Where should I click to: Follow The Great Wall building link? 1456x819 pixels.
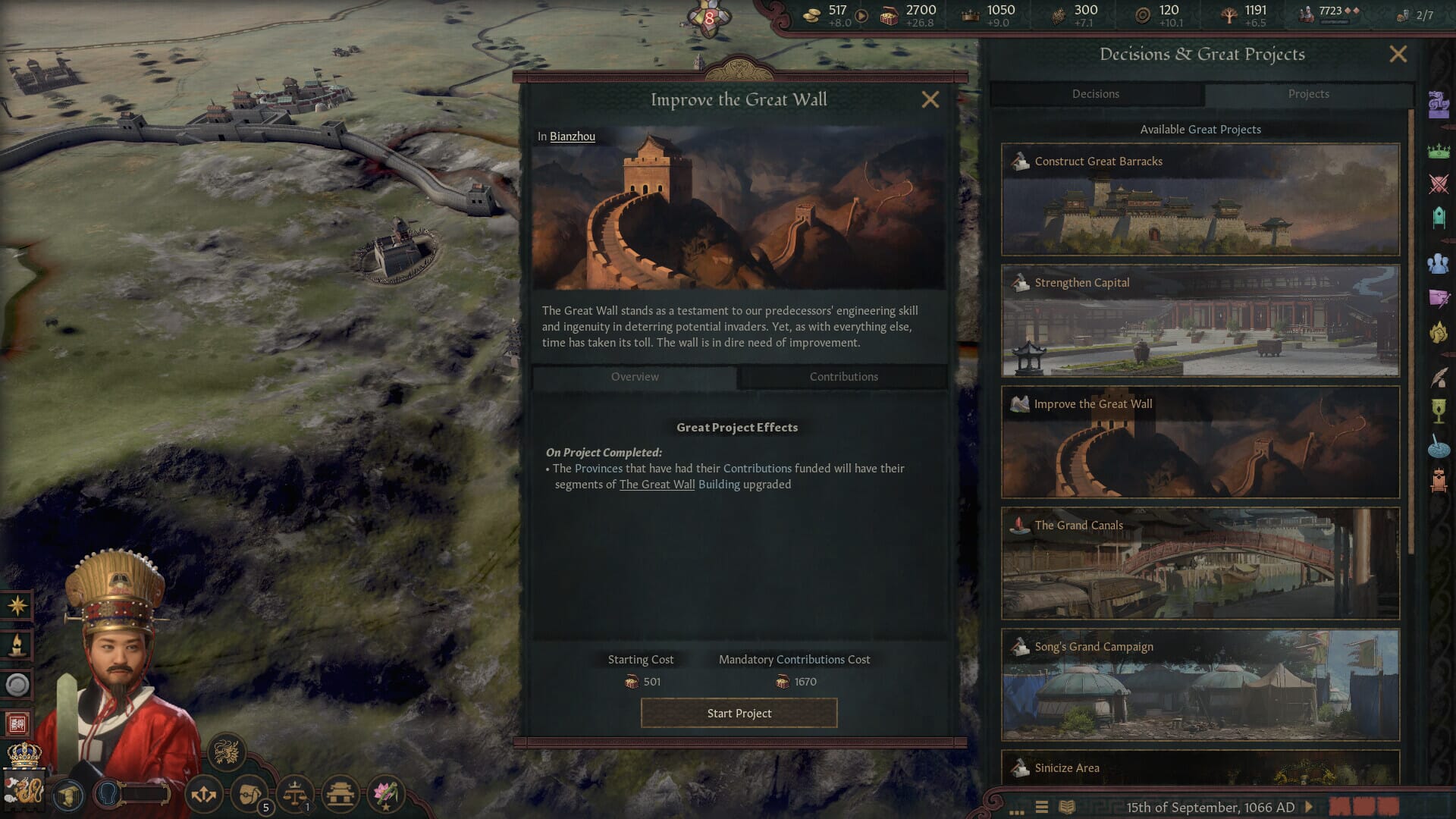[657, 485]
